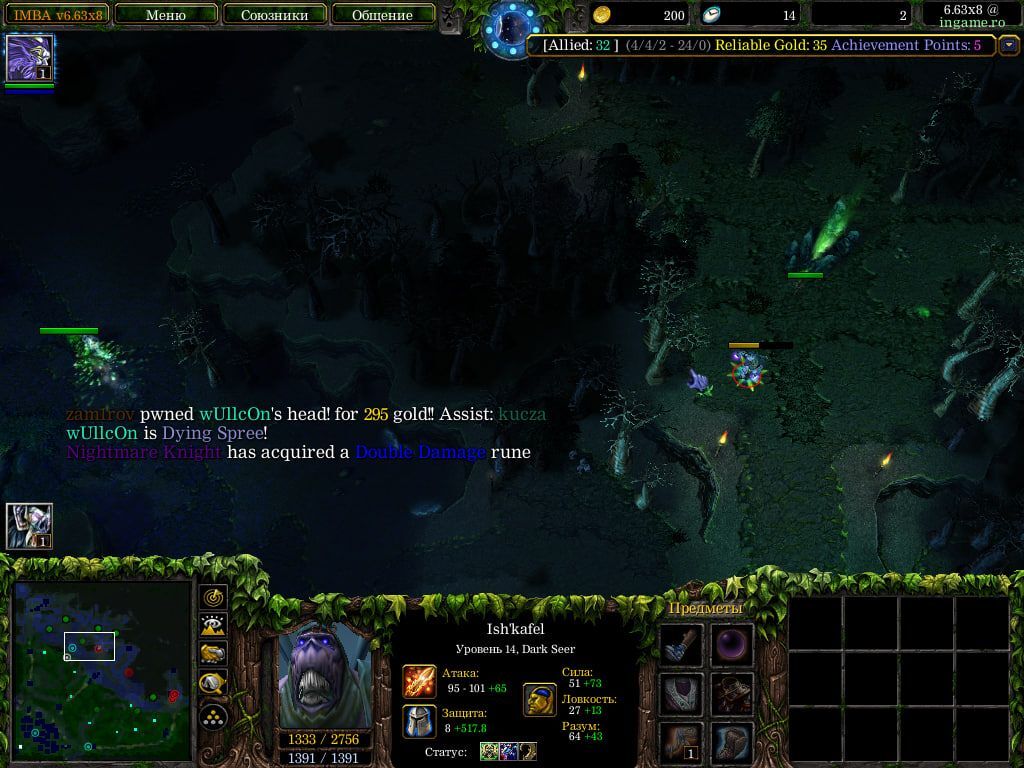Click on the minimap
Image resolution: width=1024 pixels, height=768 pixels.
tap(102, 670)
